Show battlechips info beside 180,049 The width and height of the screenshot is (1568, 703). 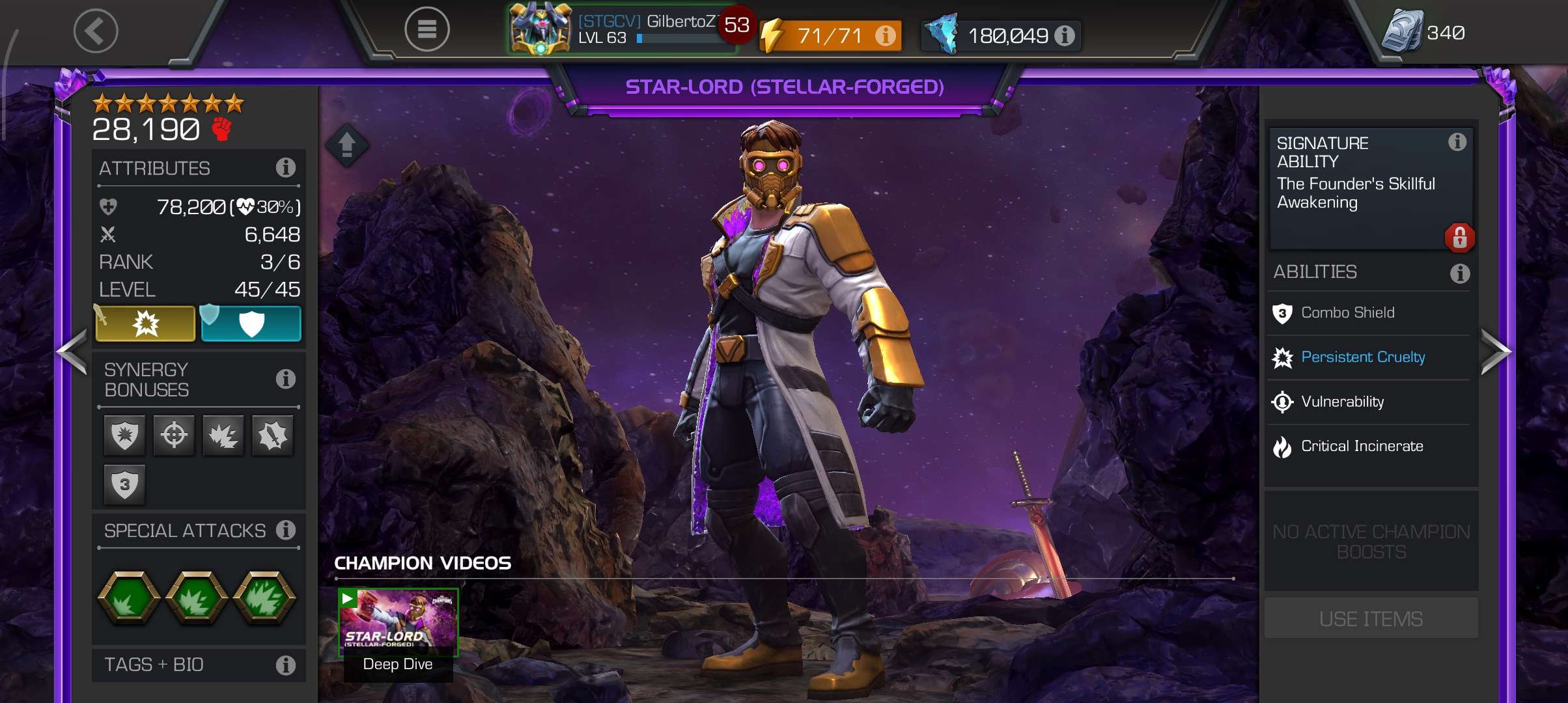(1065, 35)
